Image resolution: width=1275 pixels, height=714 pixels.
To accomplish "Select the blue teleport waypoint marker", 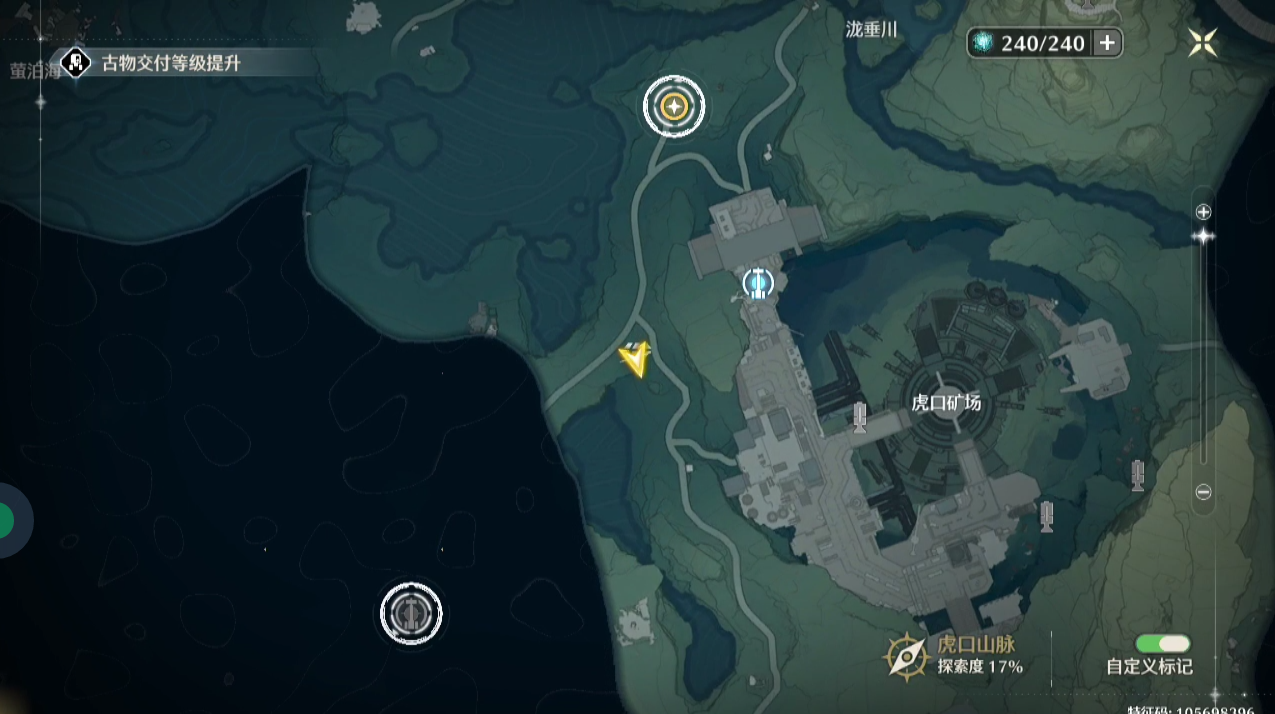I will [758, 284].
